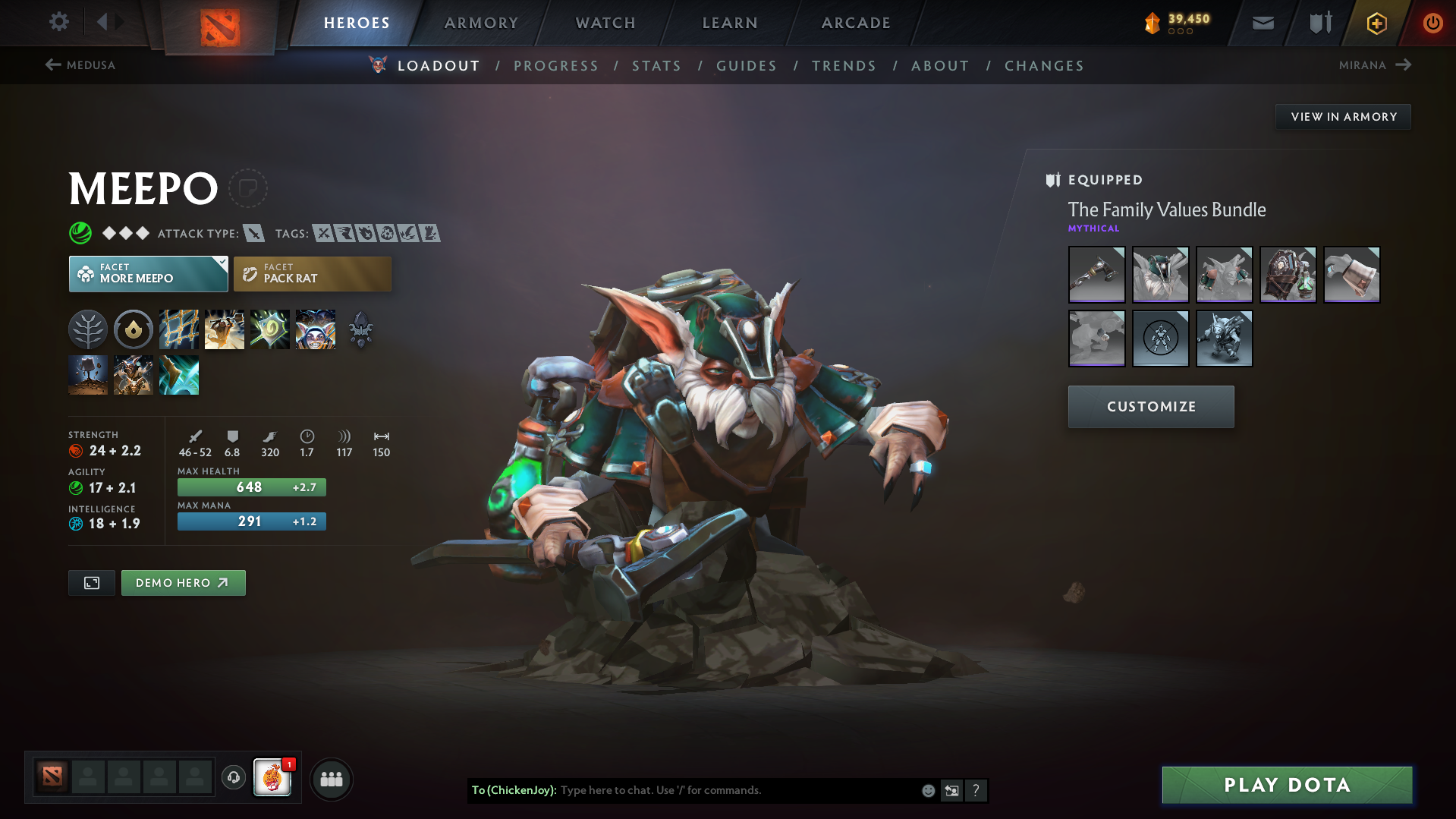The width and height of the screenshot is (1456, 819).
Task: Open the Divided We Stand ability icon
Action: (315, 329)
